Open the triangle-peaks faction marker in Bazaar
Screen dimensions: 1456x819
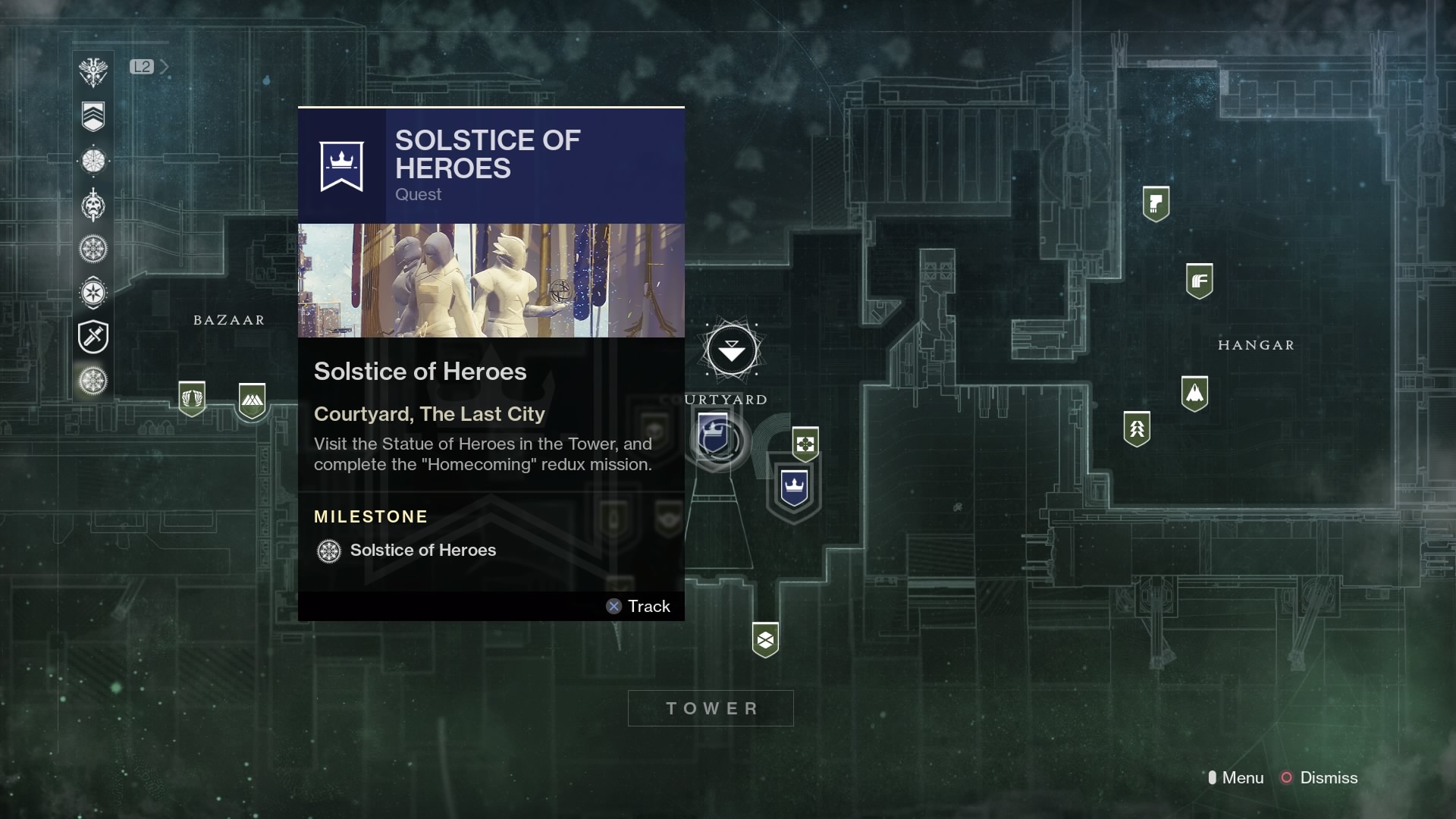252,400
